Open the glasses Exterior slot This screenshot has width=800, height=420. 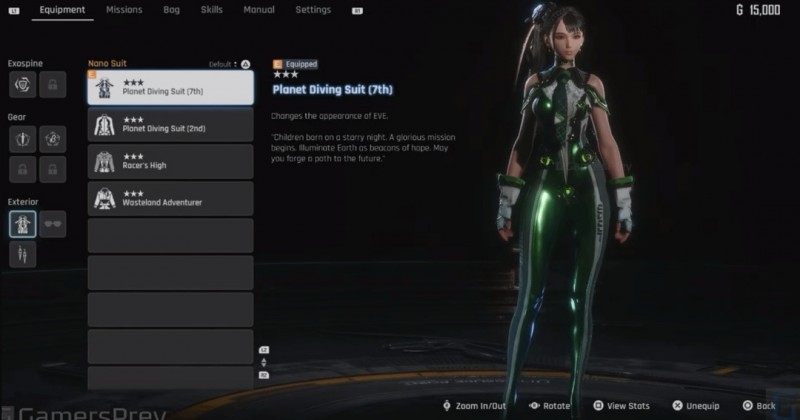(53, 223)
